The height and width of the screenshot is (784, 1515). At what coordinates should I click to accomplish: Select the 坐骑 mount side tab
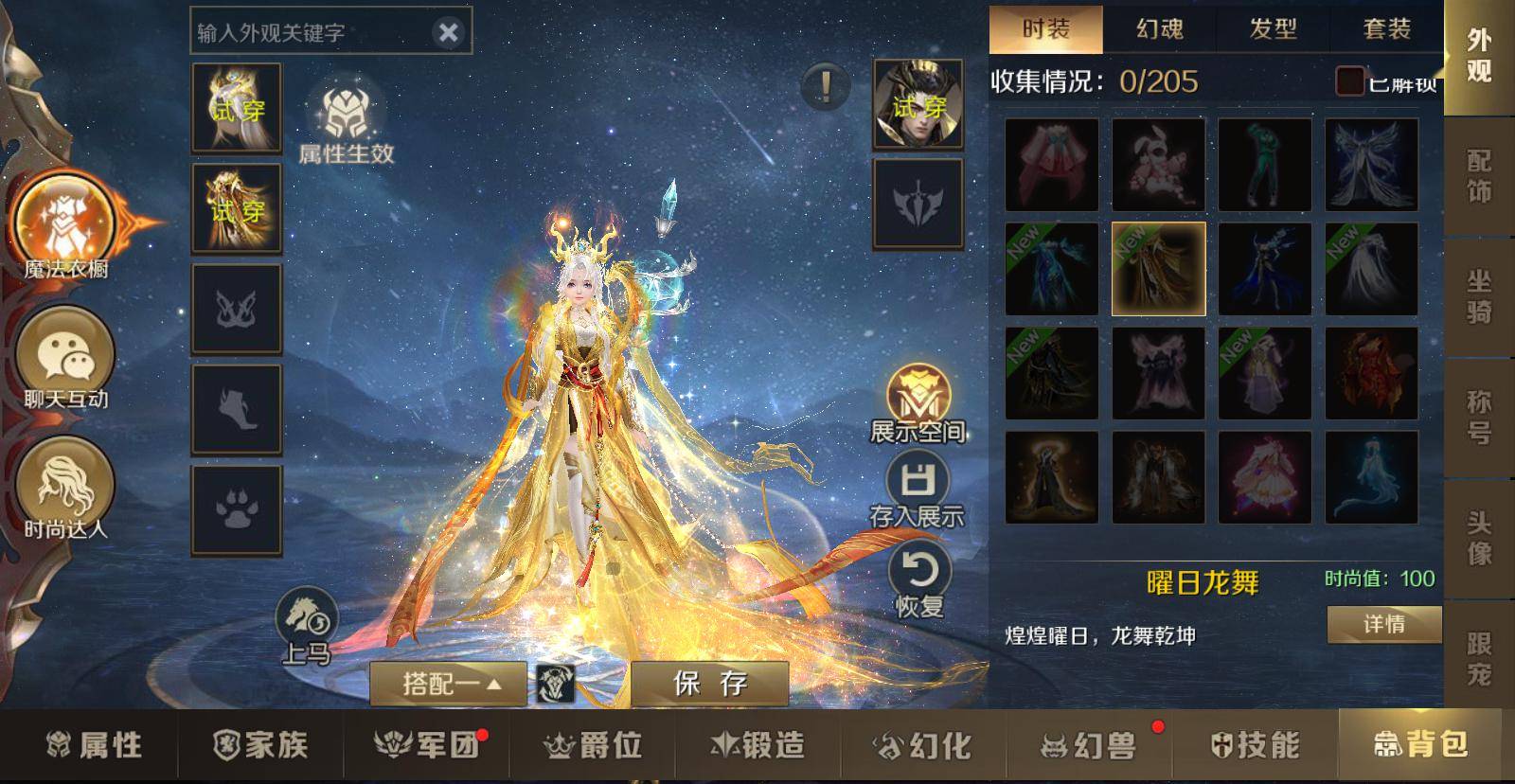(1478, 296)
